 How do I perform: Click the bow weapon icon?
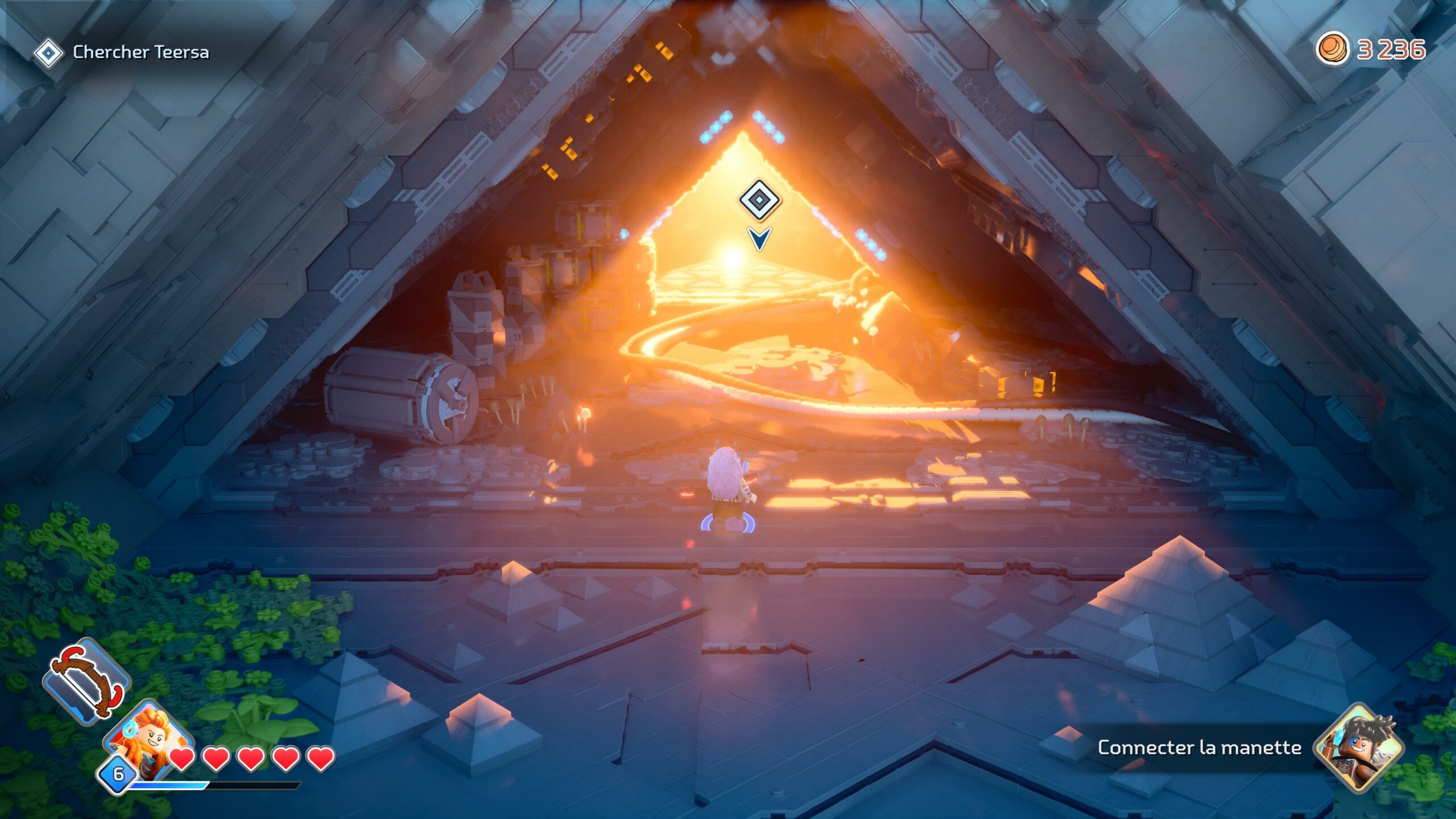tap(87, 681)
